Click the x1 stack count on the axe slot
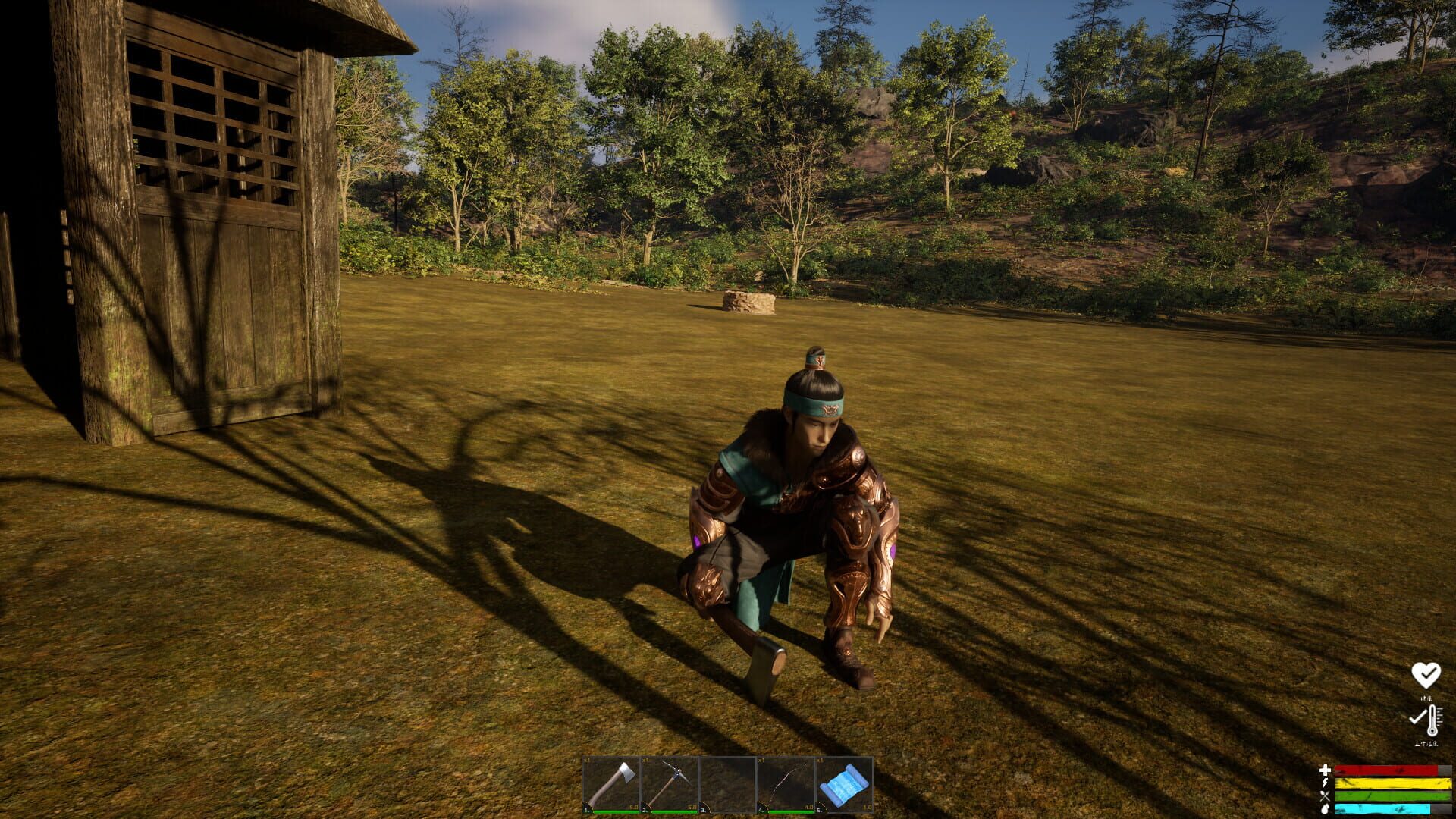Viewport: 1456px width, 819px height. click(x=586, y=760)
